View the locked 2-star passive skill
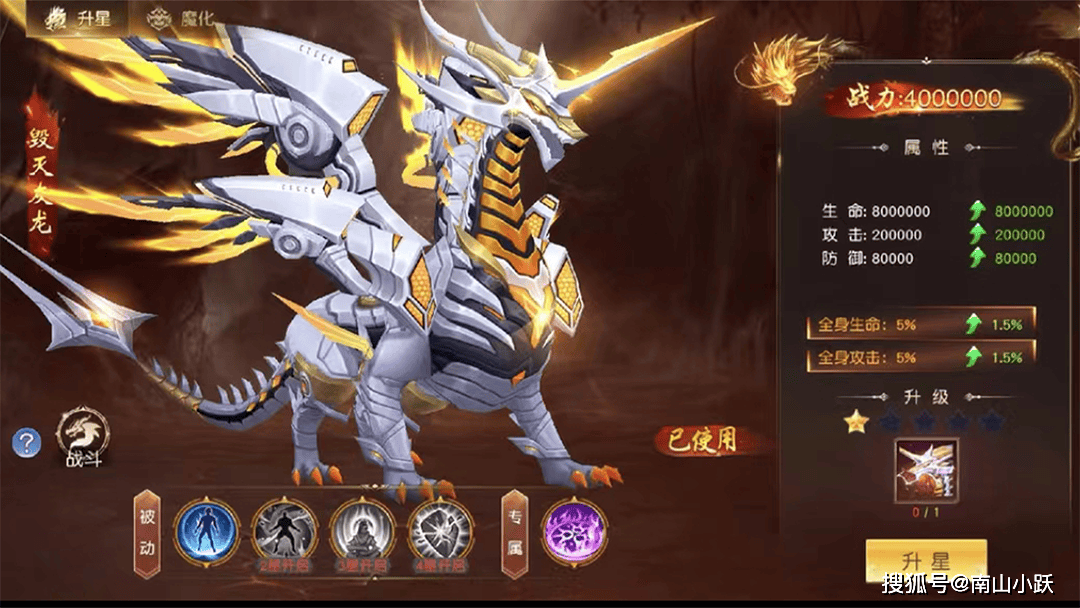 coord(284,530)
